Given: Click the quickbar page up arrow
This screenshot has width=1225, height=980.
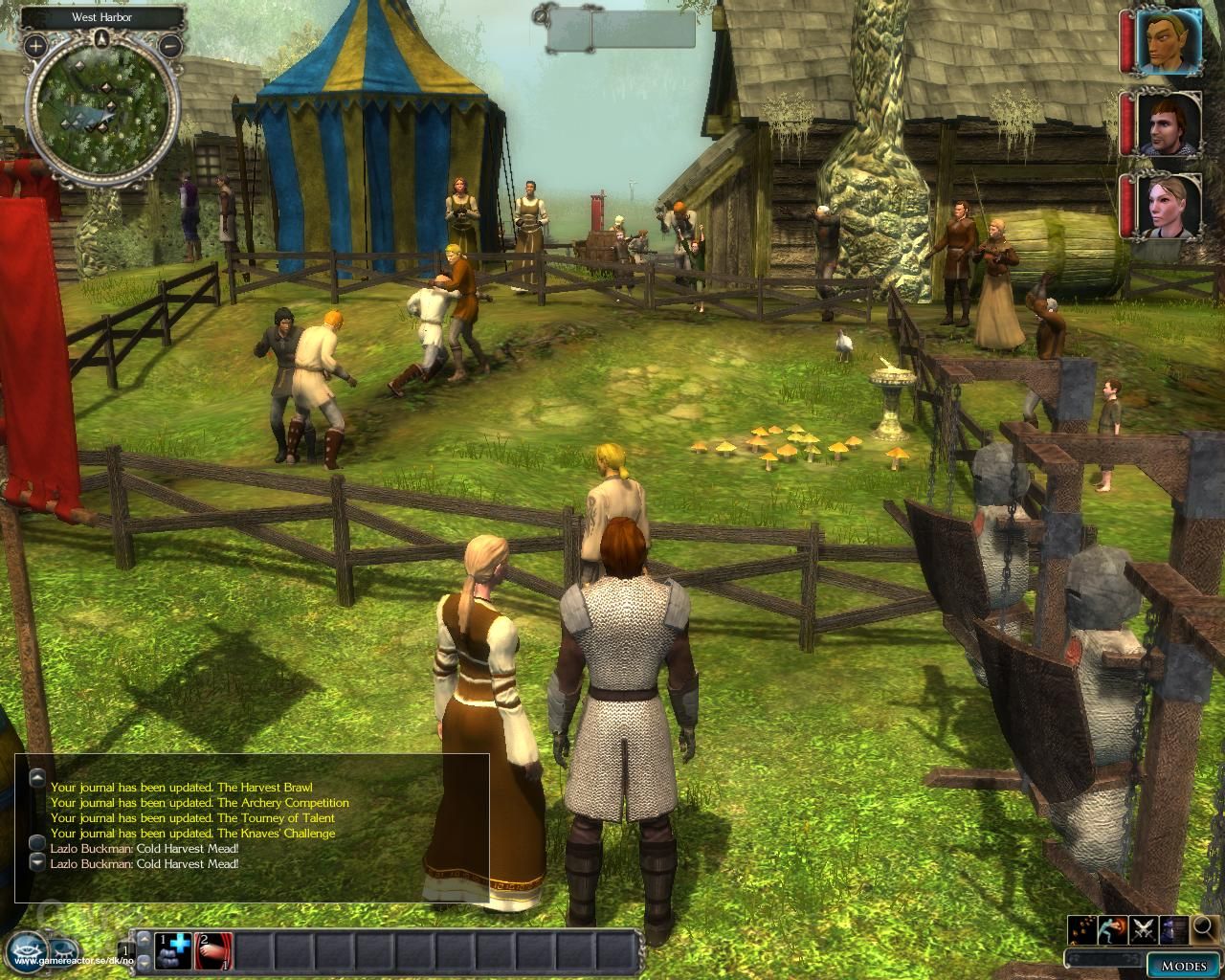Looking at the screenshot, I should (x=145, y=939).
